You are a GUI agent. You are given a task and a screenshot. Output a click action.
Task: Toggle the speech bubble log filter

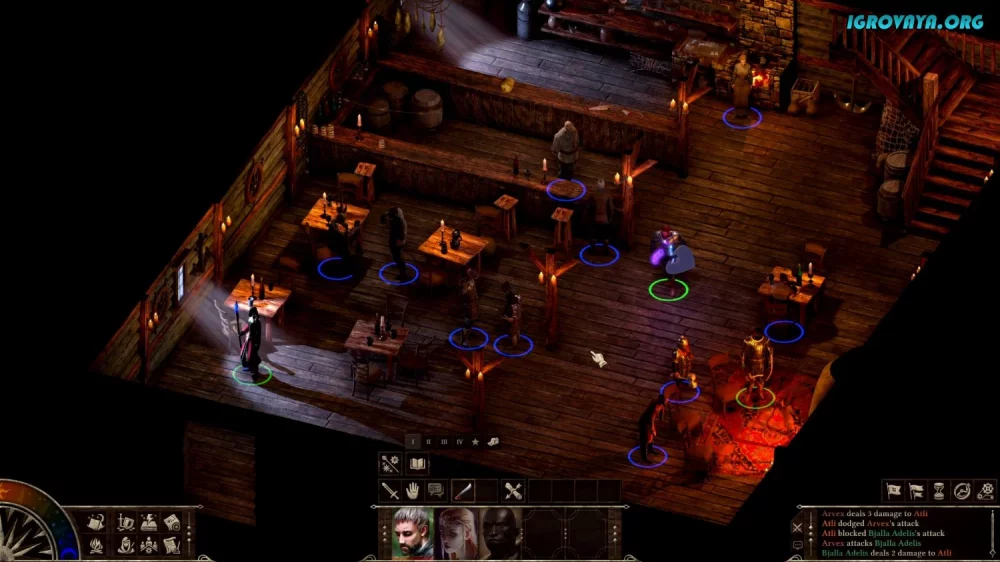coord(797,545)
